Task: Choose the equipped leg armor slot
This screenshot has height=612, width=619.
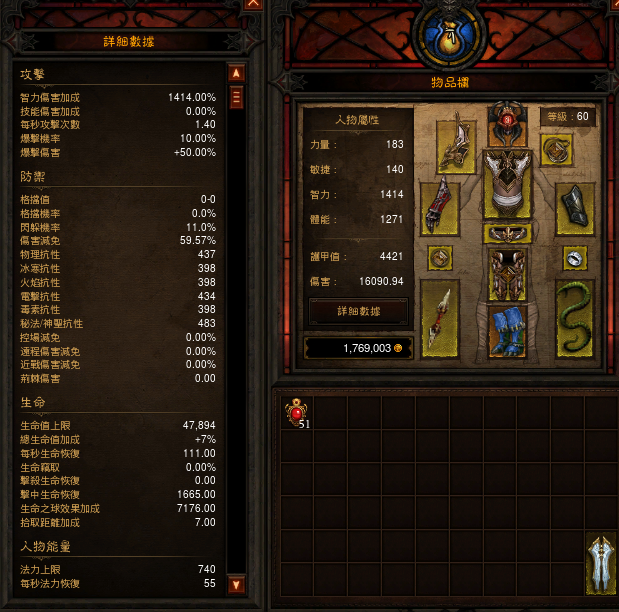Action: [507, 273]
